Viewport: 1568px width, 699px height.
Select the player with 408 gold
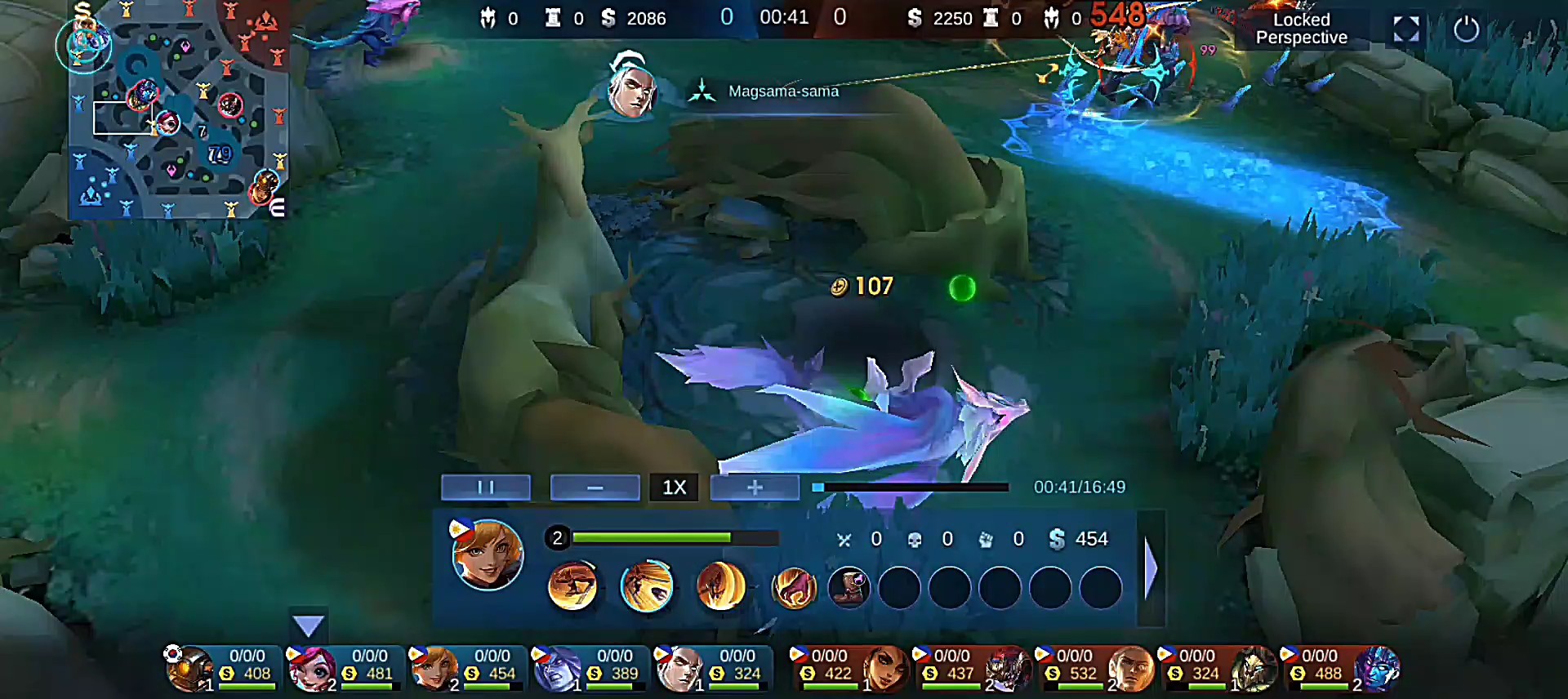click(x=222, y=668)
